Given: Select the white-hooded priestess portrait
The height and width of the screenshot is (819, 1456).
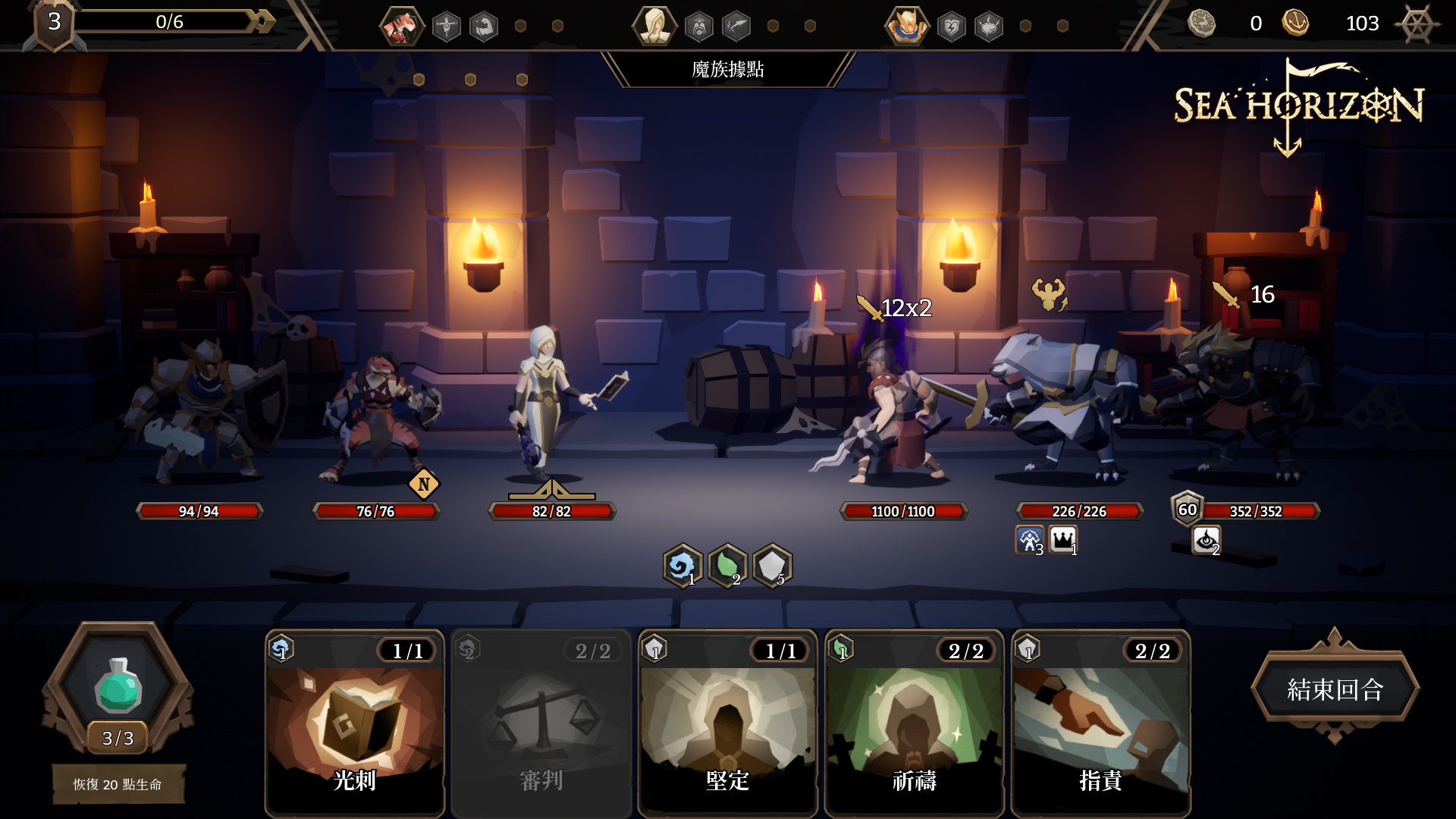Looking at the screenshot, I should point(654,27).
